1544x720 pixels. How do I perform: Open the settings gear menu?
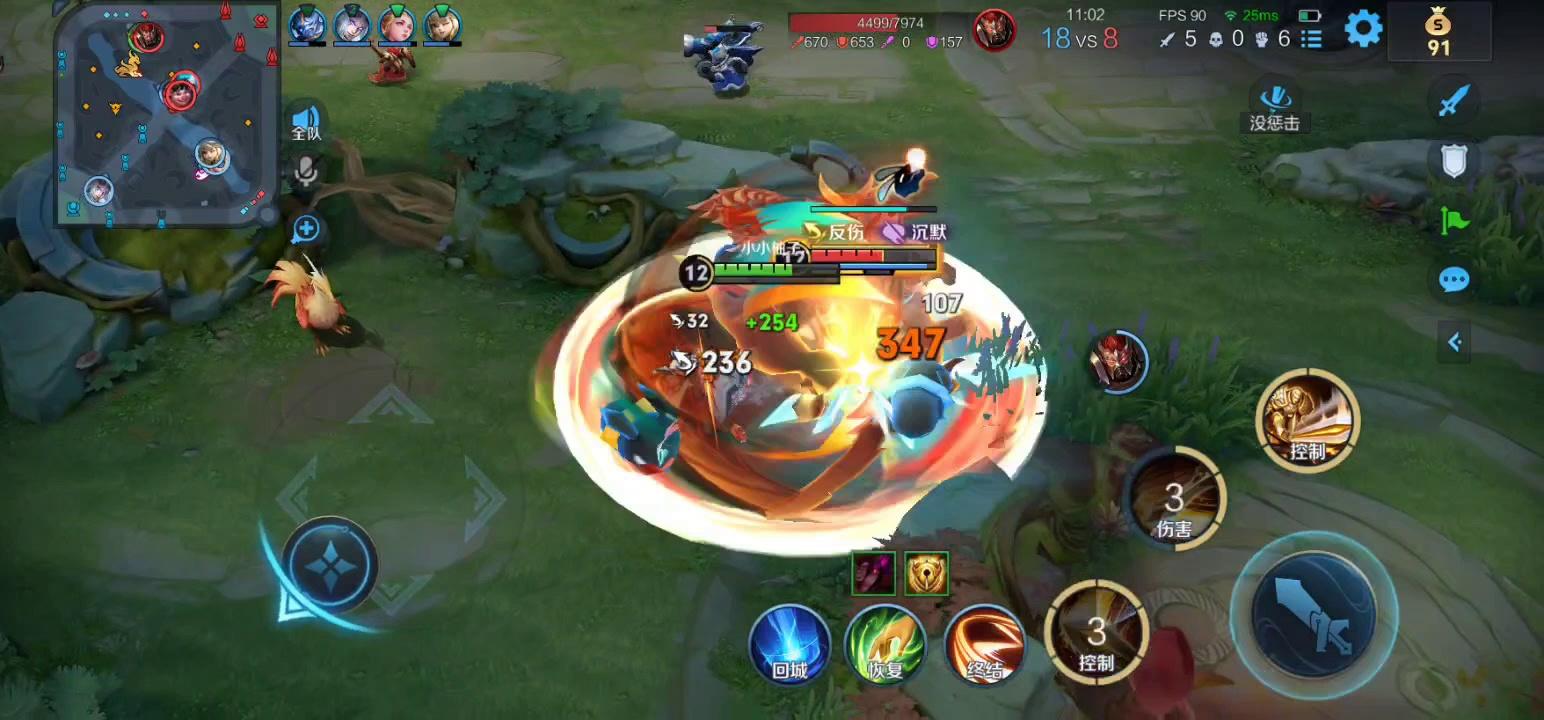1363,29
